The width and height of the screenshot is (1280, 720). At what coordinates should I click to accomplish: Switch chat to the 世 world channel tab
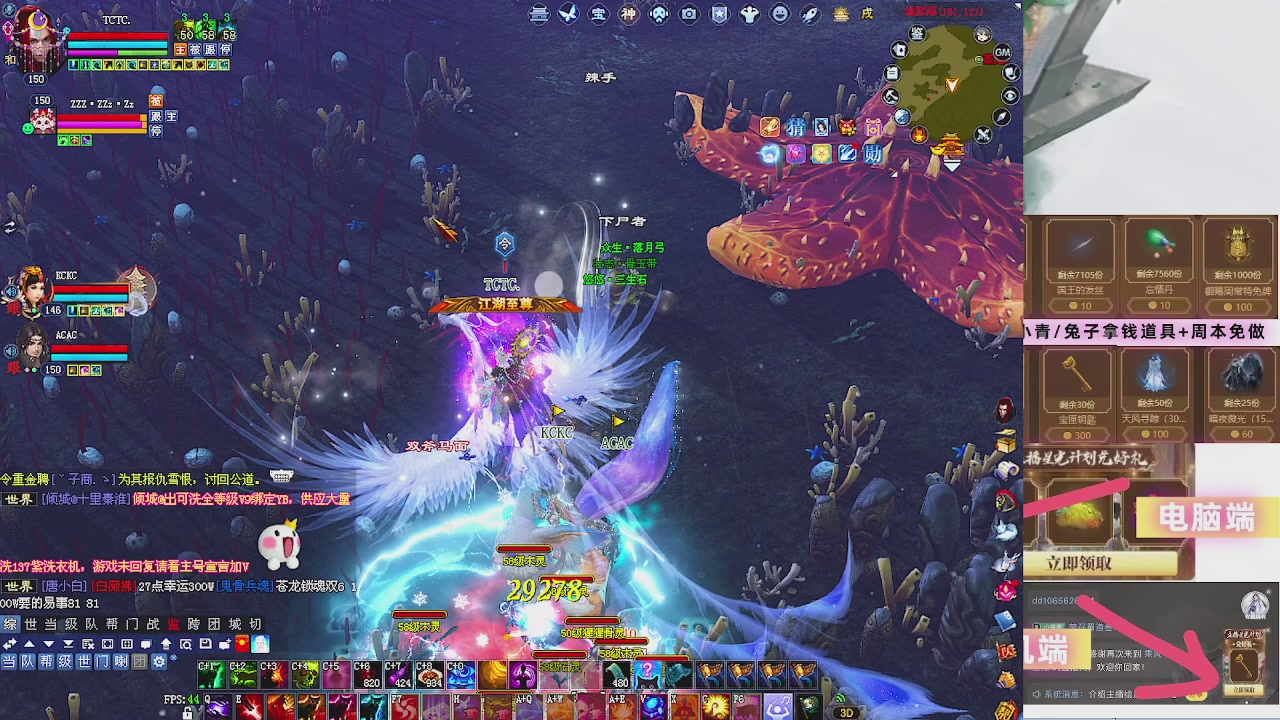pos(30,625)
